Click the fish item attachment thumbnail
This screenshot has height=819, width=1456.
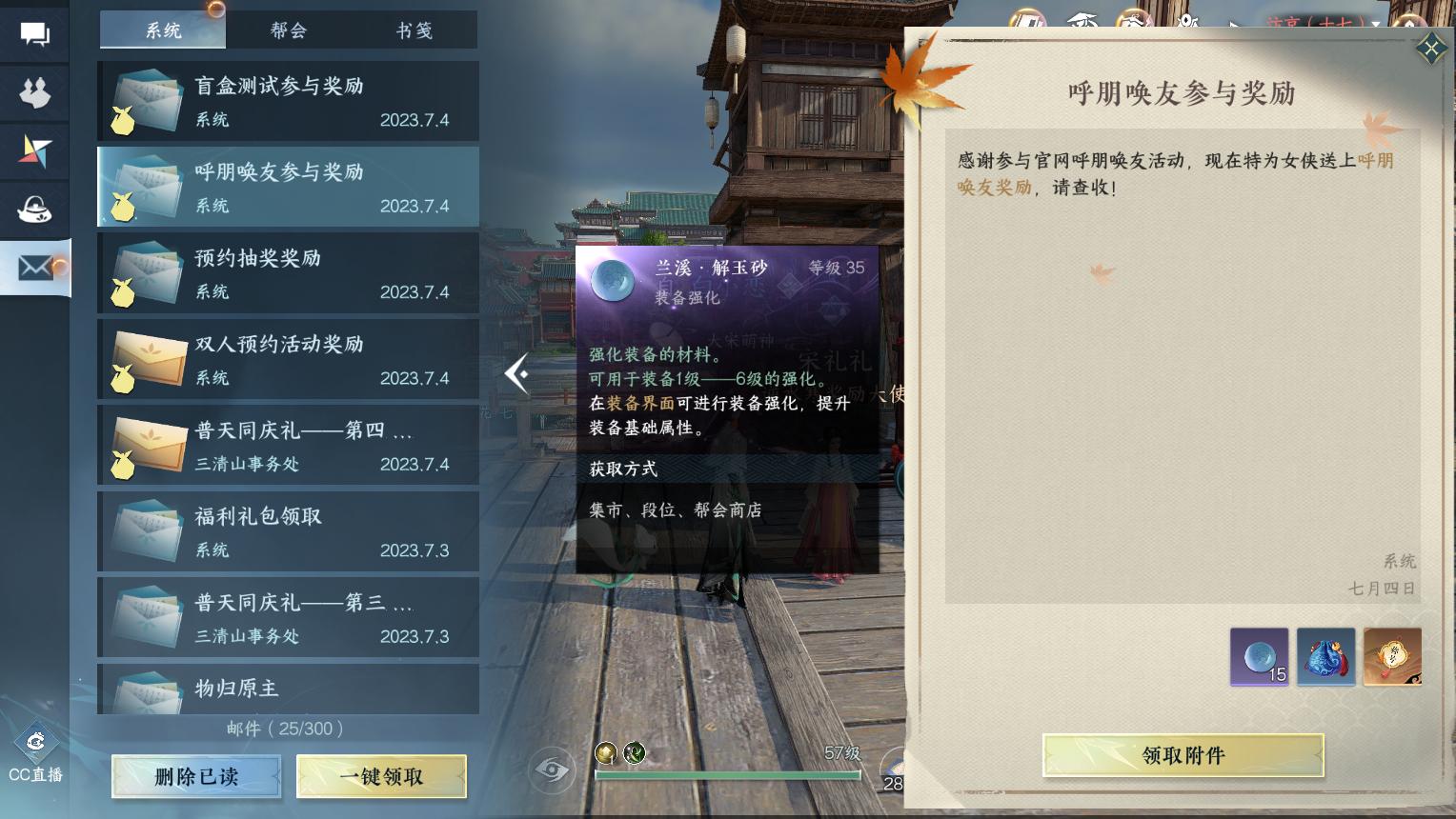pyautogui.click(x=1325, y=656)
